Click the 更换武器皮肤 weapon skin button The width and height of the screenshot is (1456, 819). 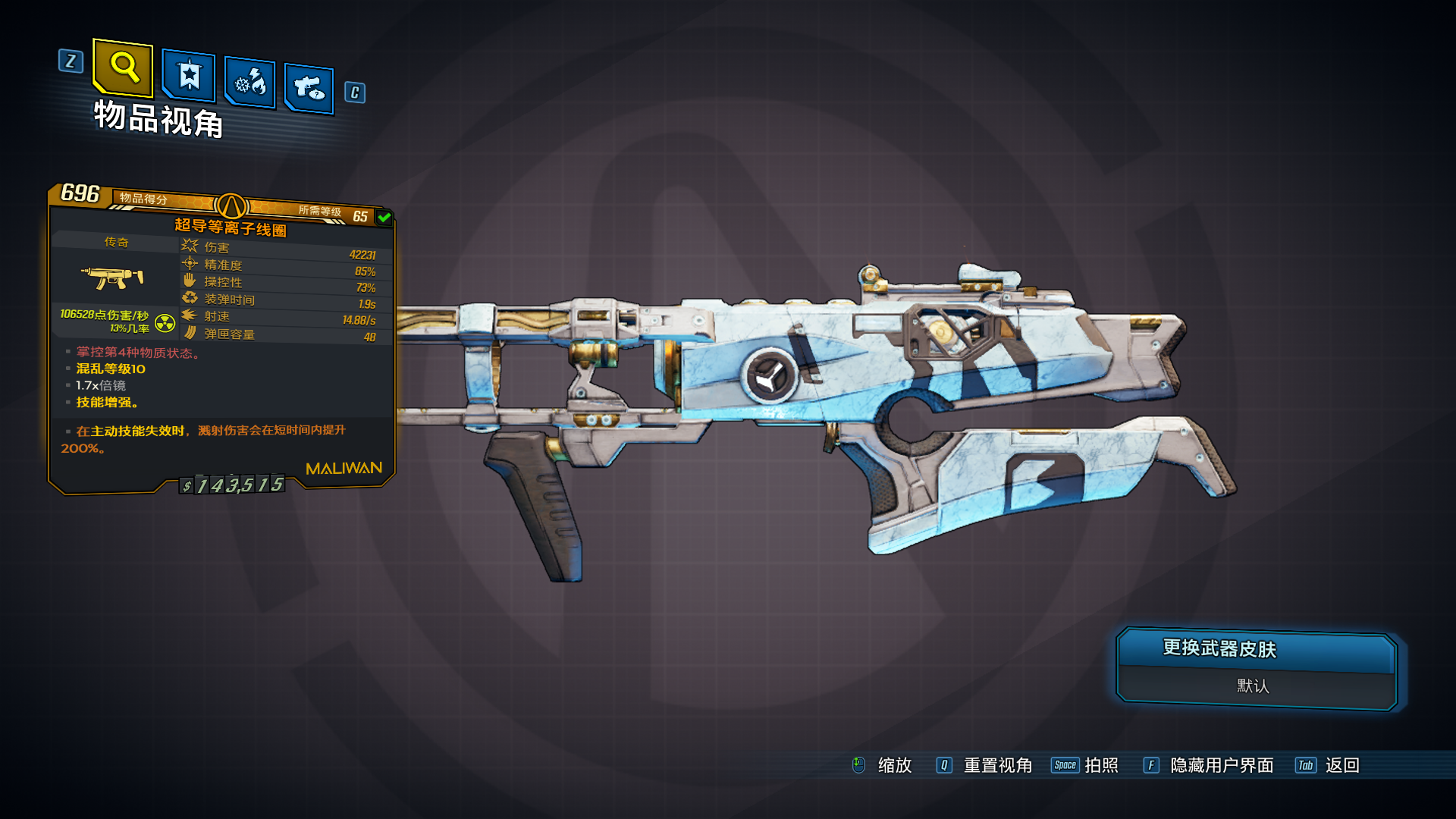click(x=1256, y=650)
